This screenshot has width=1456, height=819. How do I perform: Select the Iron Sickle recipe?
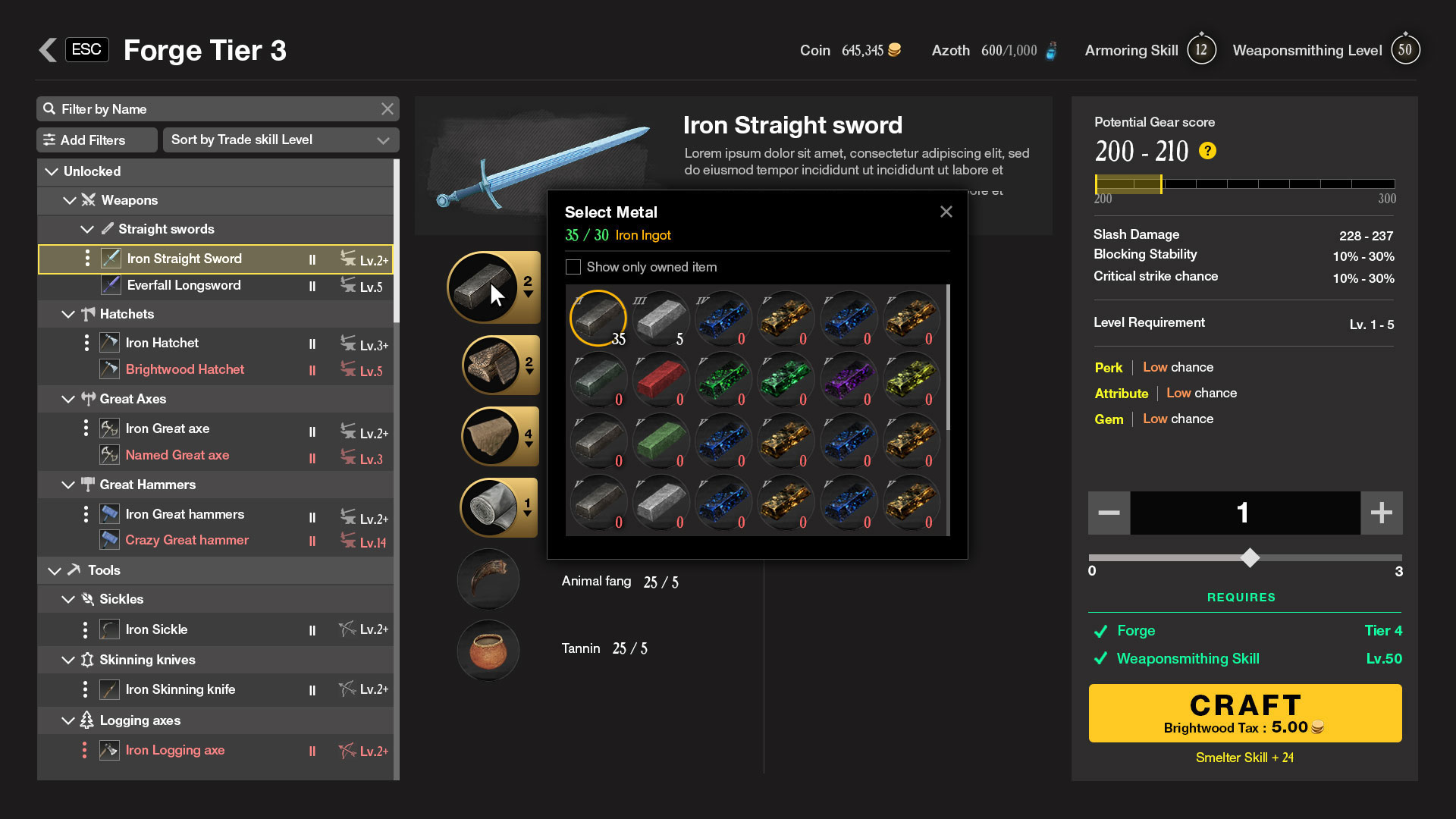tap(156, 629)
